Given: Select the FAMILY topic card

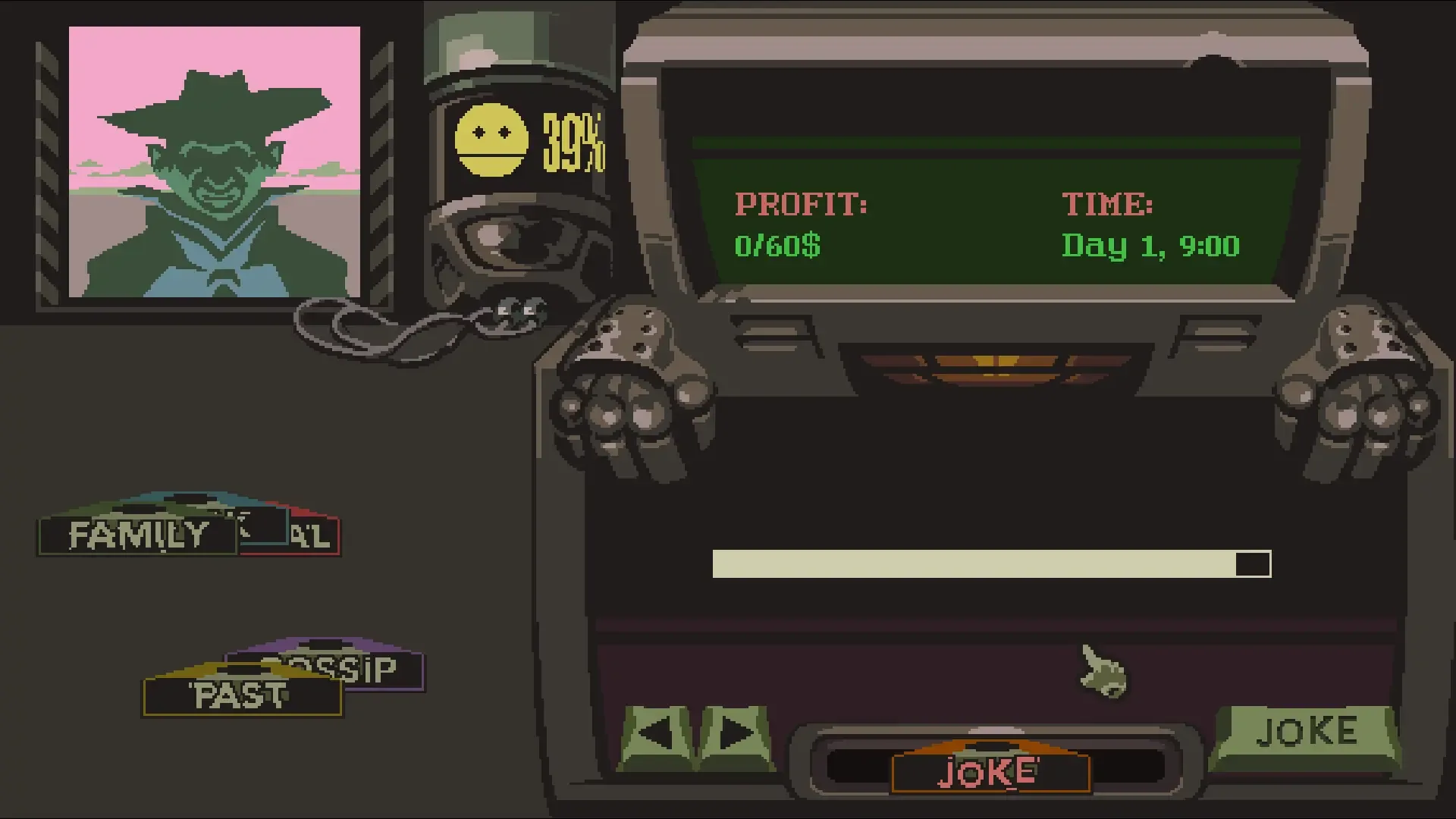Looking at the screenshot, I should pyautogui.click(x=138, y=535).
